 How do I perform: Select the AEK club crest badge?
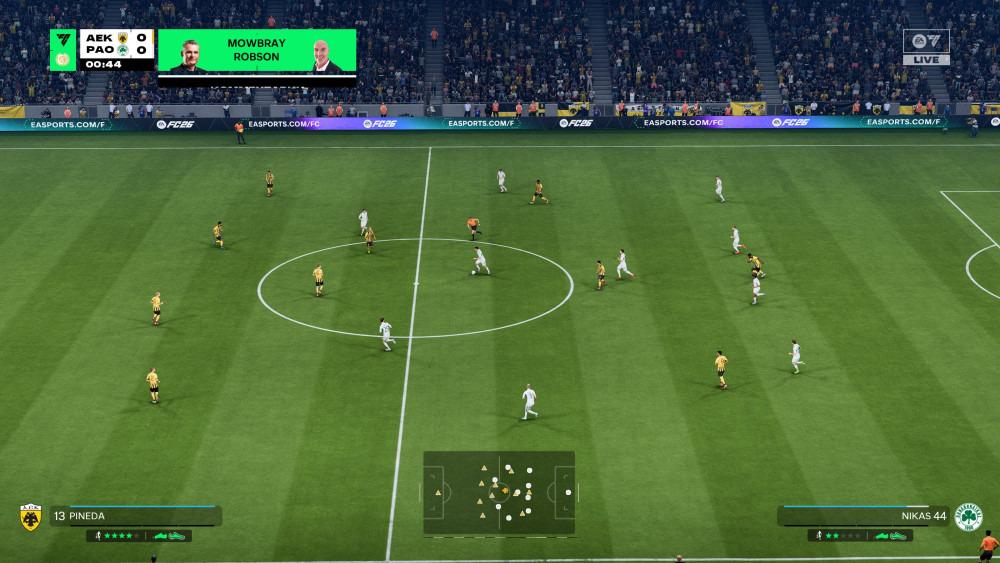(x=31, y=517)
